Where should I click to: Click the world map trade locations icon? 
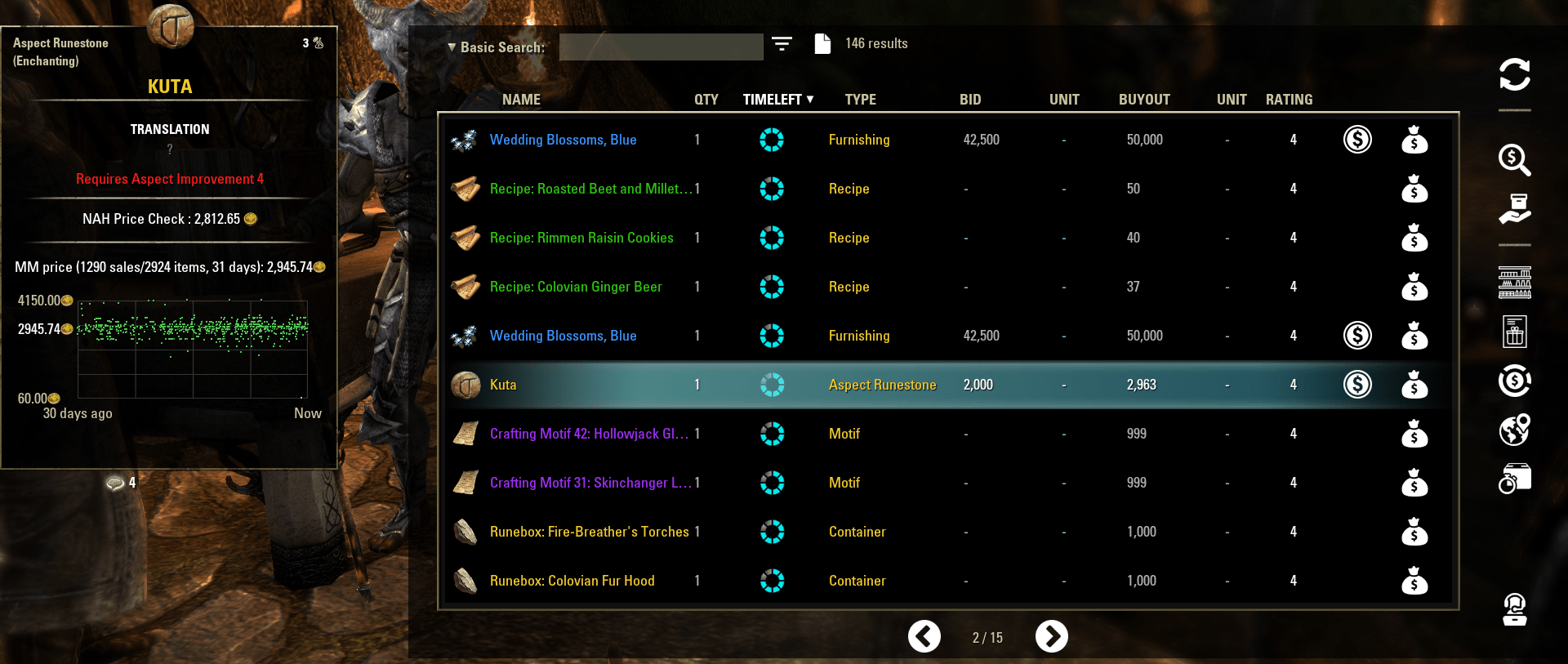[1515, 429]
